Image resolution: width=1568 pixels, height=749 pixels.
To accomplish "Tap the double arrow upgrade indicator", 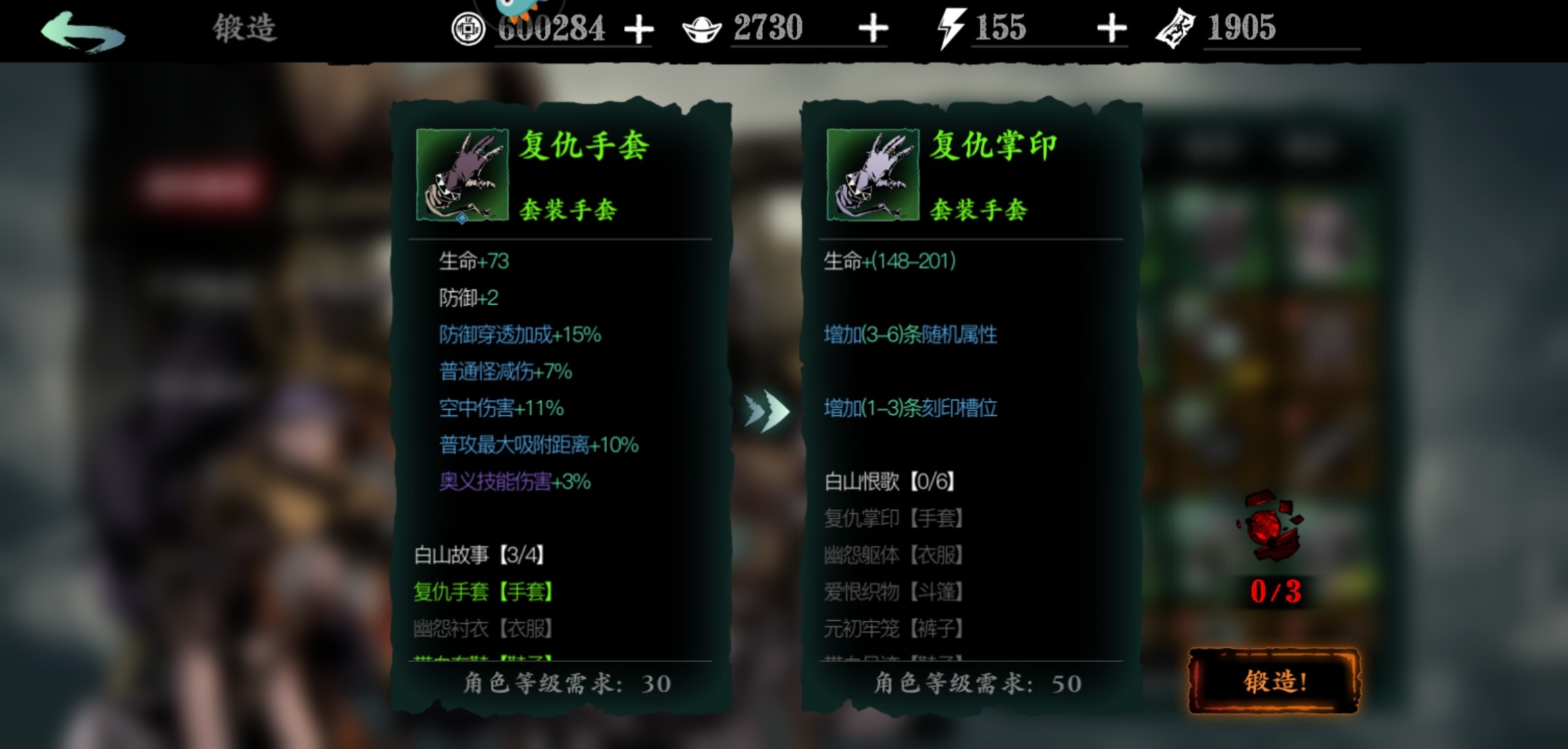I will 767,413.
